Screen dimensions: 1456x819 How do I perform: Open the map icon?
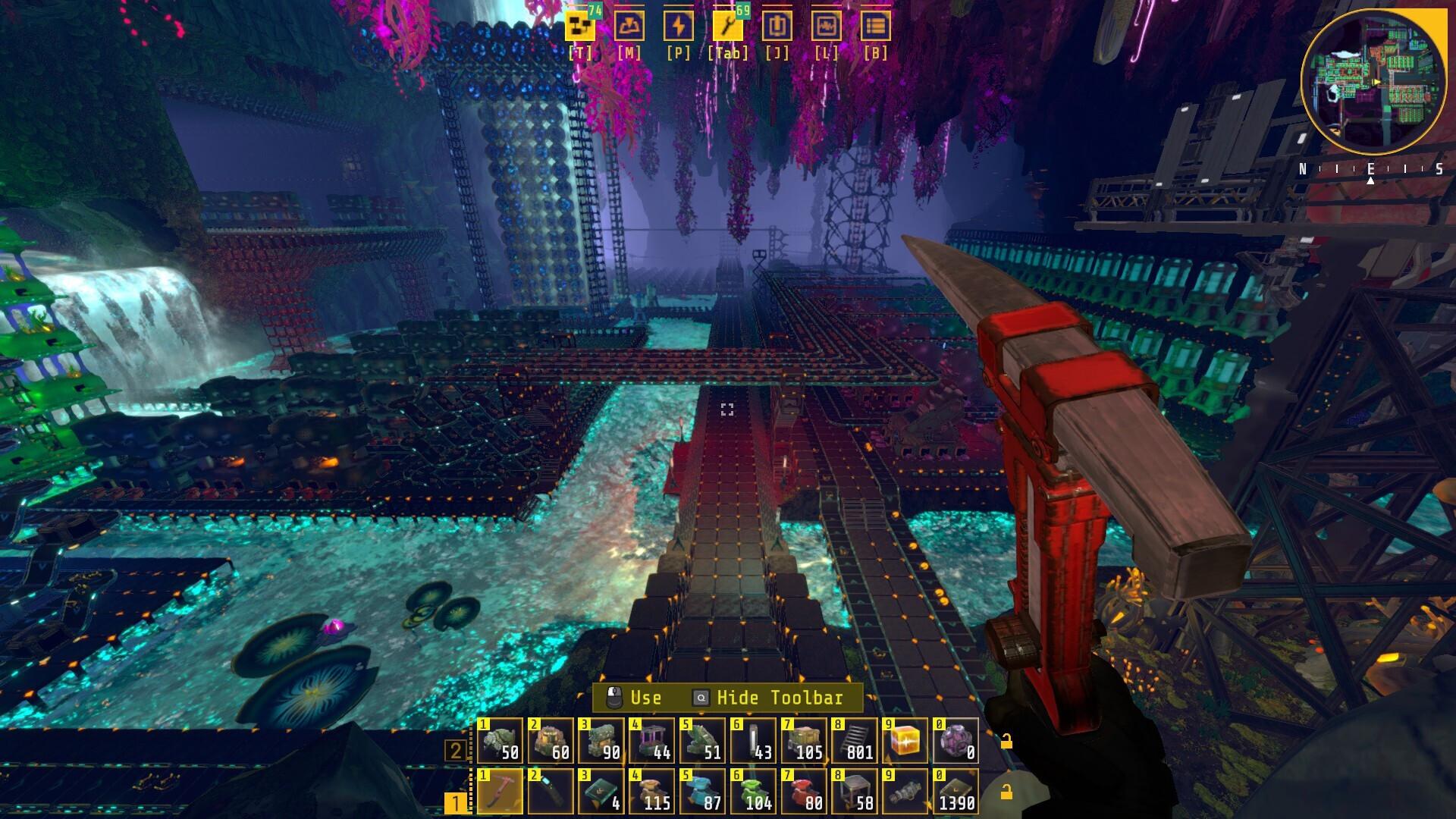[629, 27]
